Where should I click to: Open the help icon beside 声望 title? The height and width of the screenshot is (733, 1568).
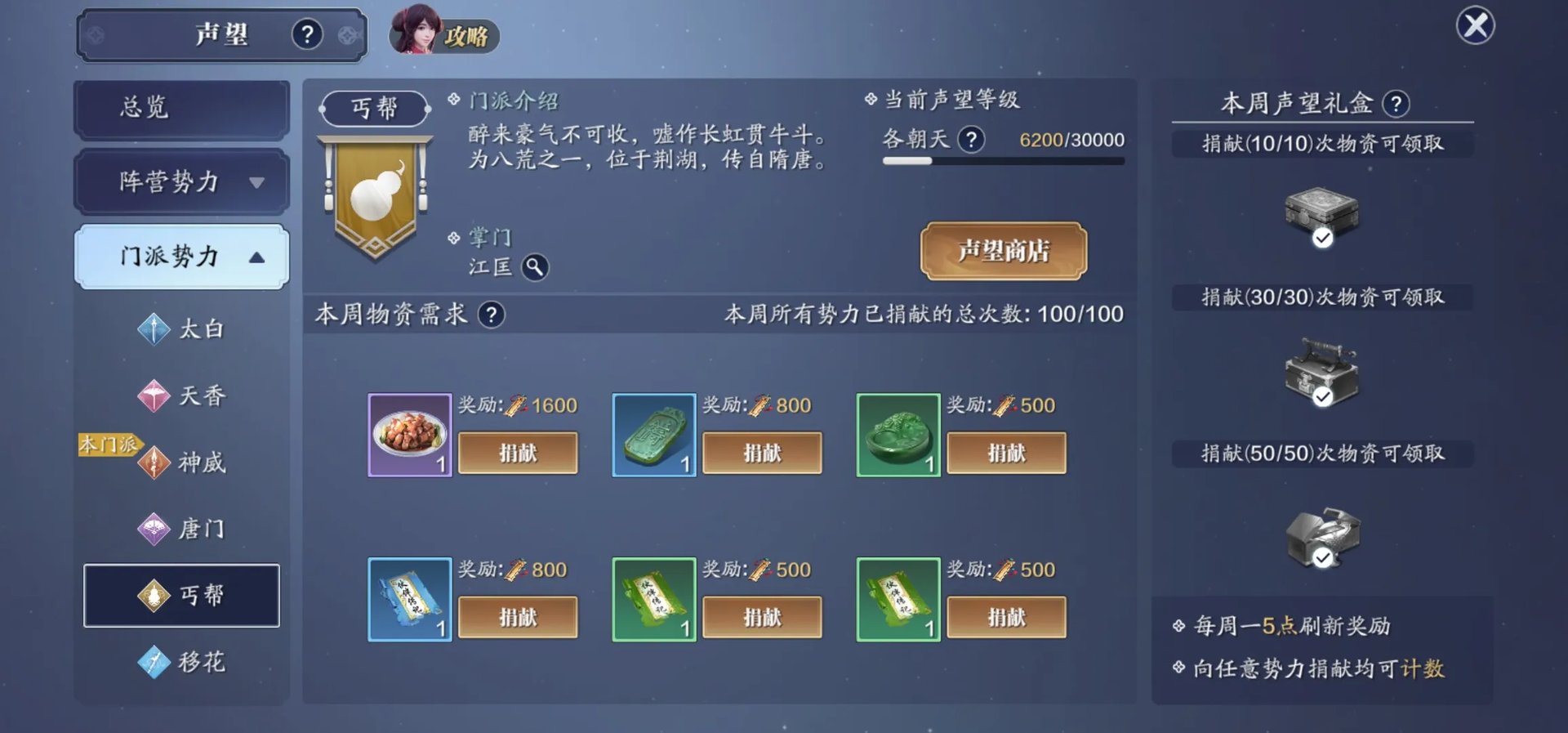306,34
